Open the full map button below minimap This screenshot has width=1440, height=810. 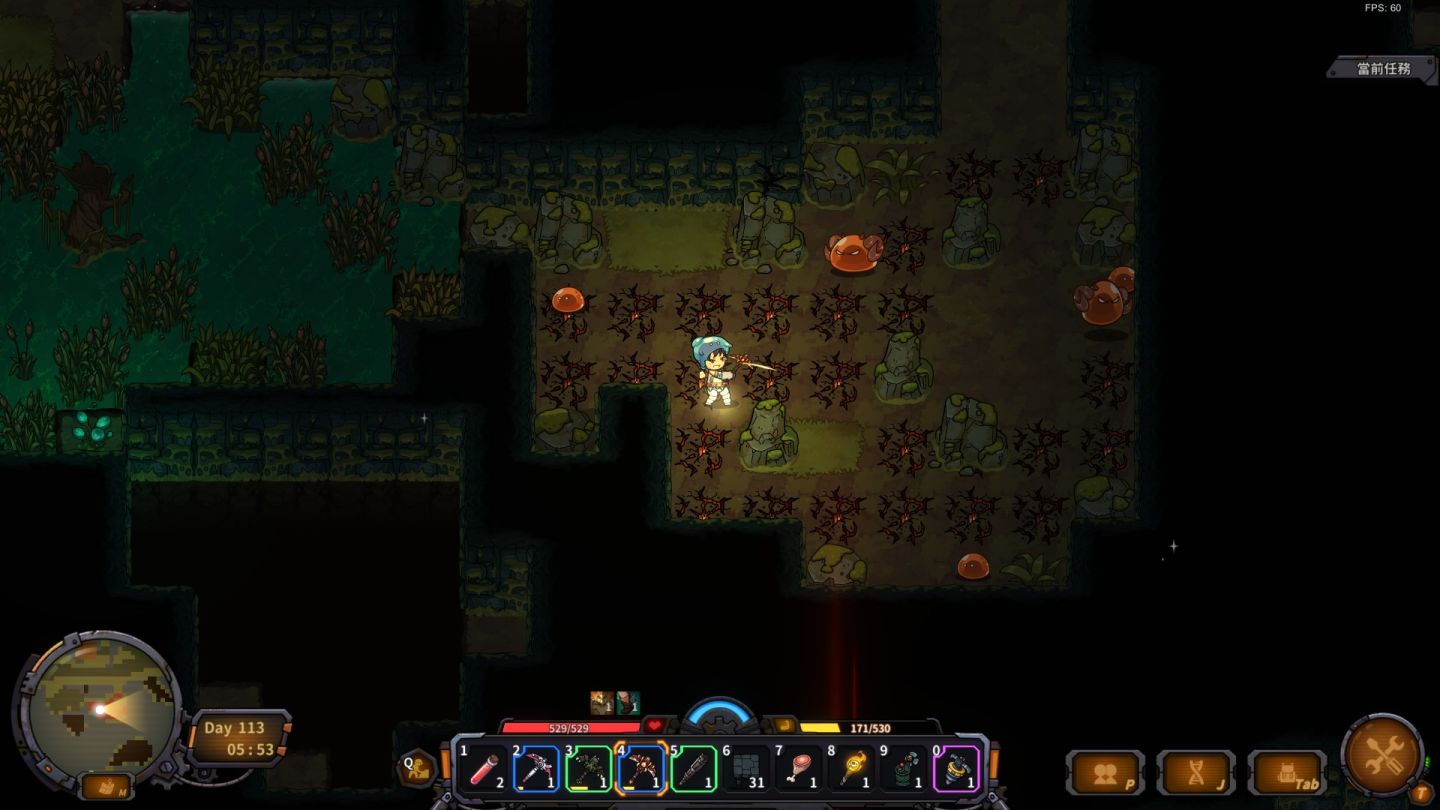point(106,786)
